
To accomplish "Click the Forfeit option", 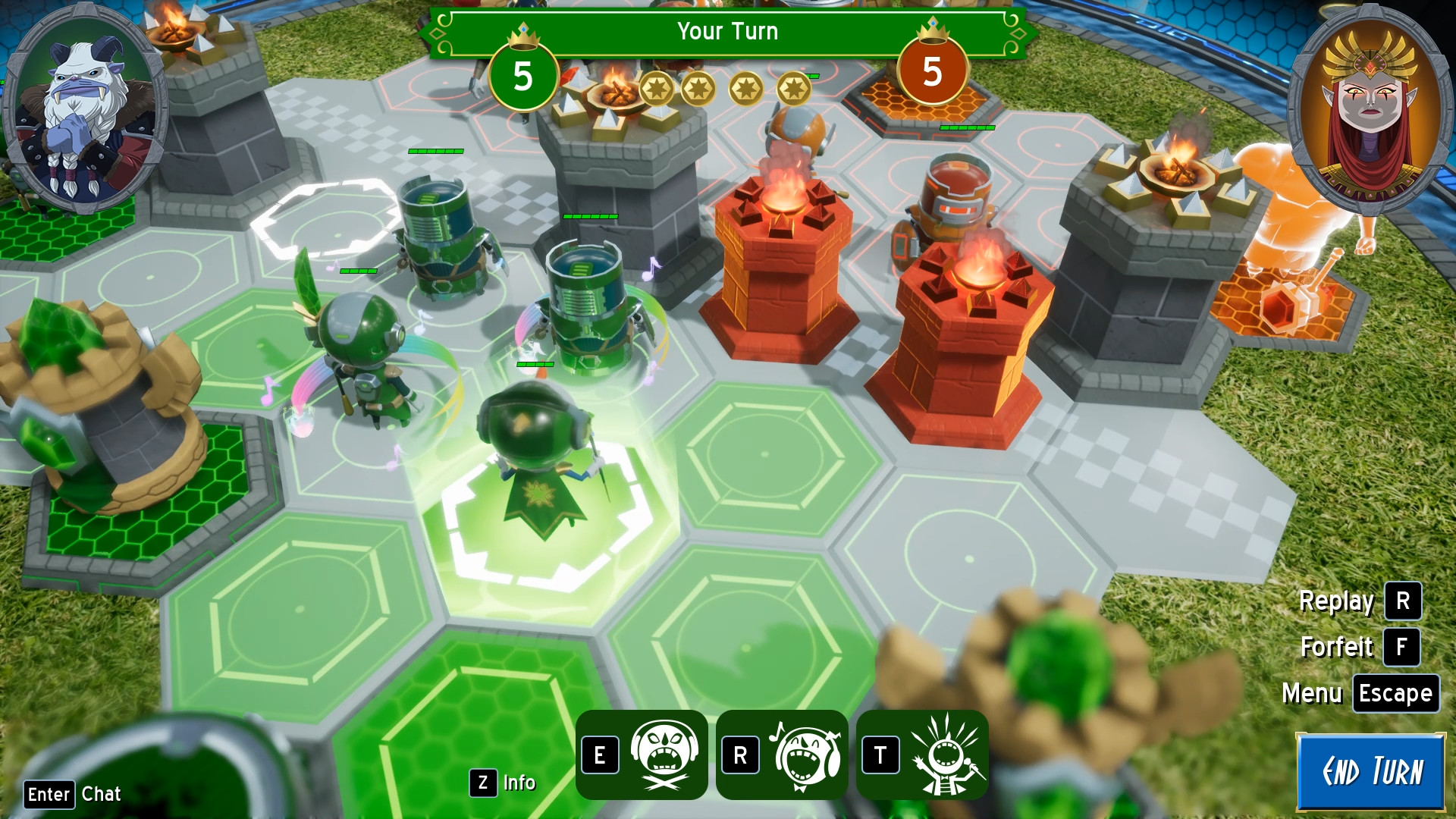I will pyautogui.click(x=1337, y=647).
